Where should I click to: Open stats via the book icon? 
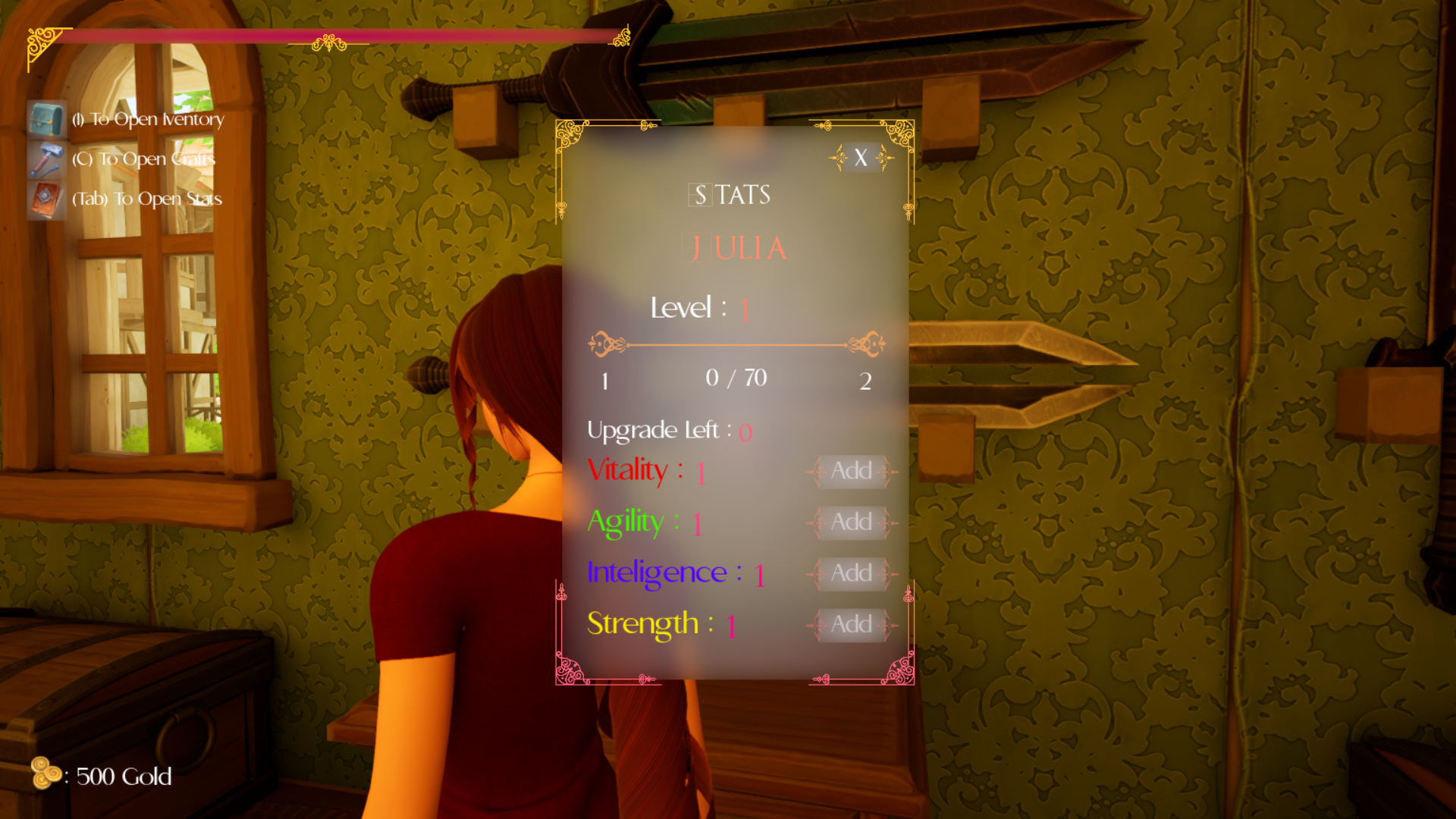(x=46, y=199)
